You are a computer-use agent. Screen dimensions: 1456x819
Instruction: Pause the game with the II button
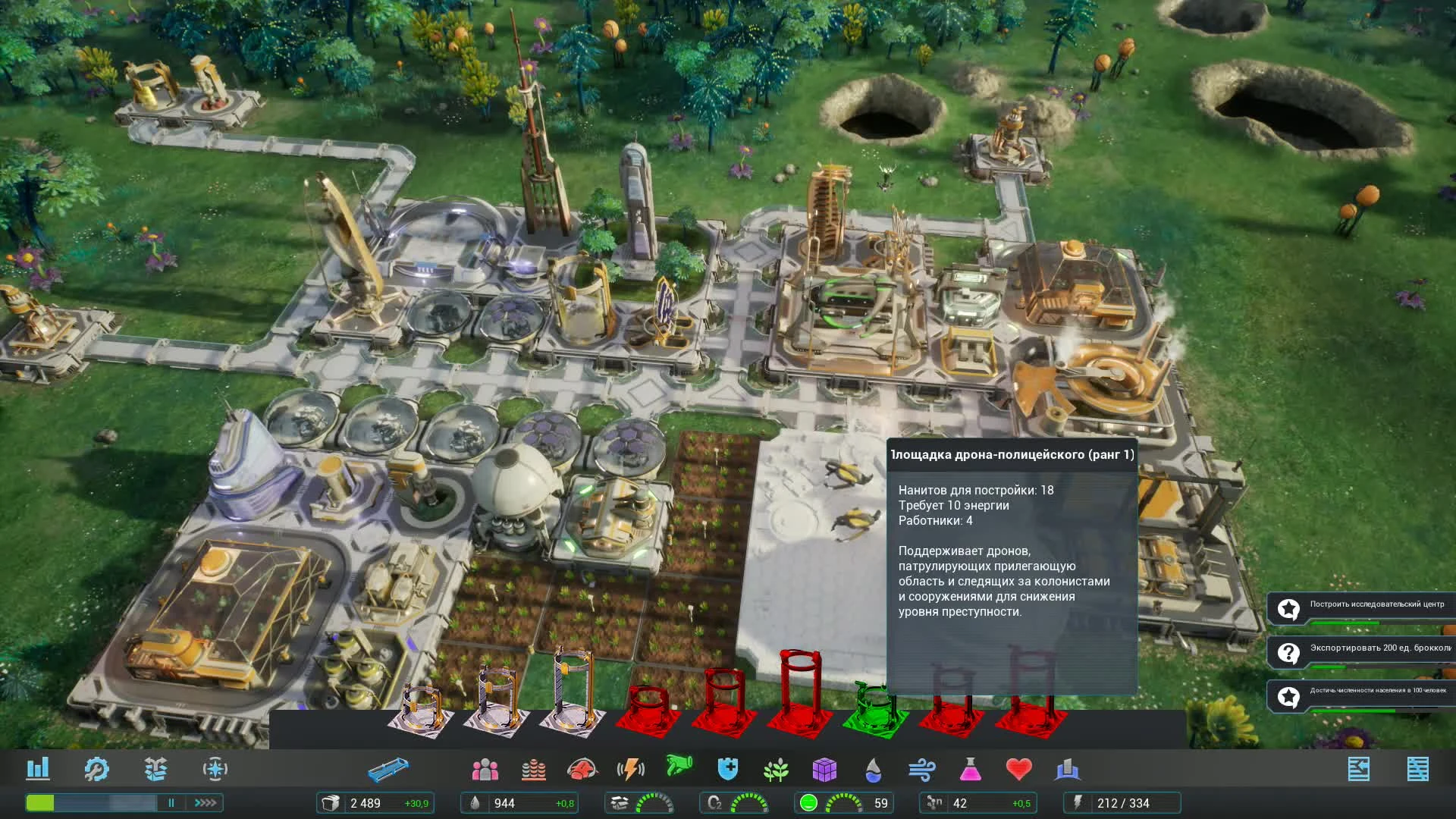[171, 802]
